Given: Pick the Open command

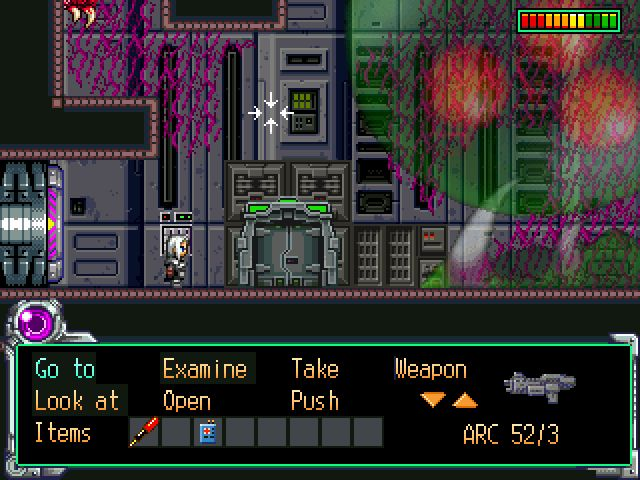Looking at the screenshot, I should [x=187, y=401].
